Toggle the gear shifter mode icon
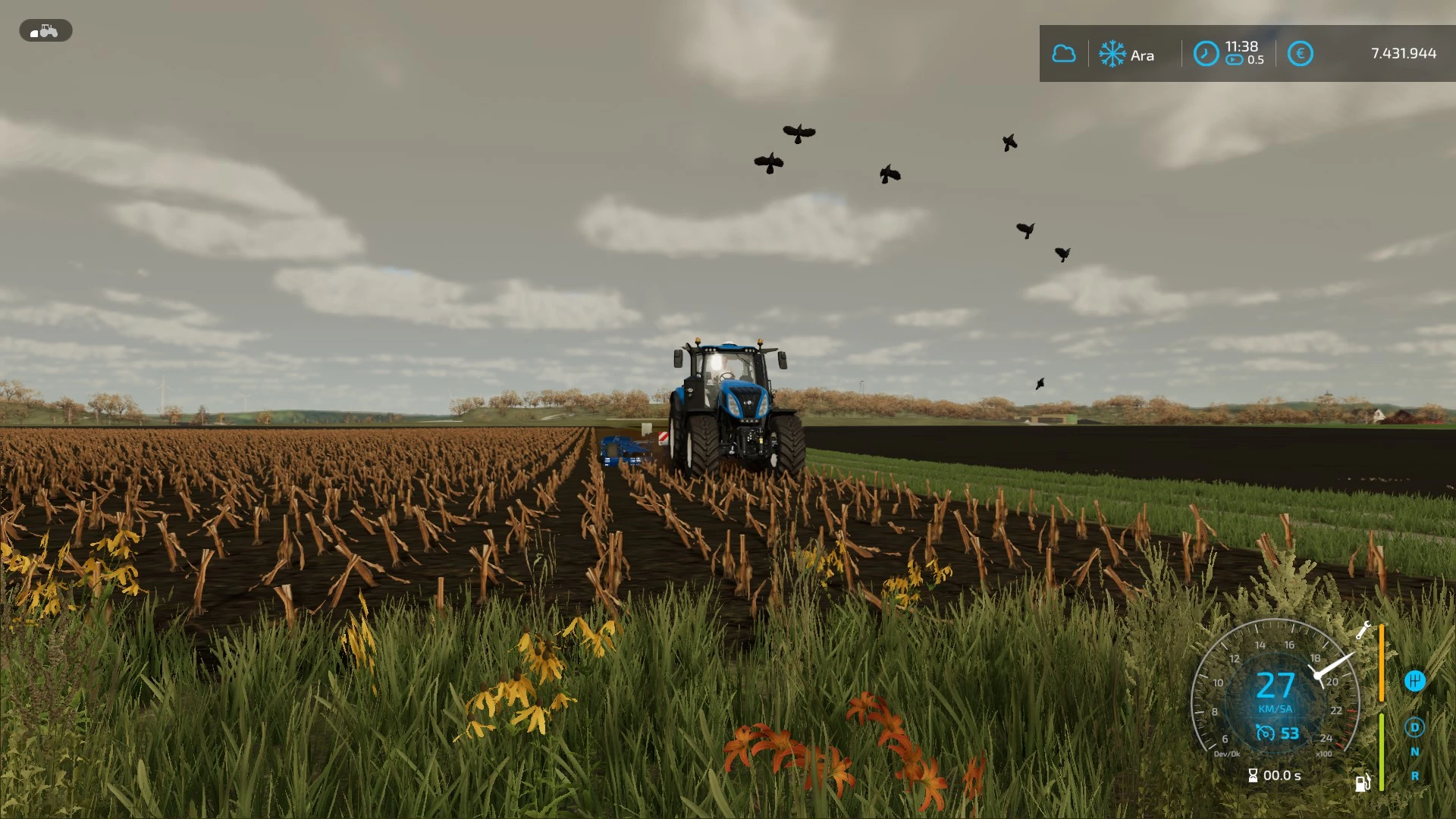Screen dimensions: 1456x819 coord(1415,680)
